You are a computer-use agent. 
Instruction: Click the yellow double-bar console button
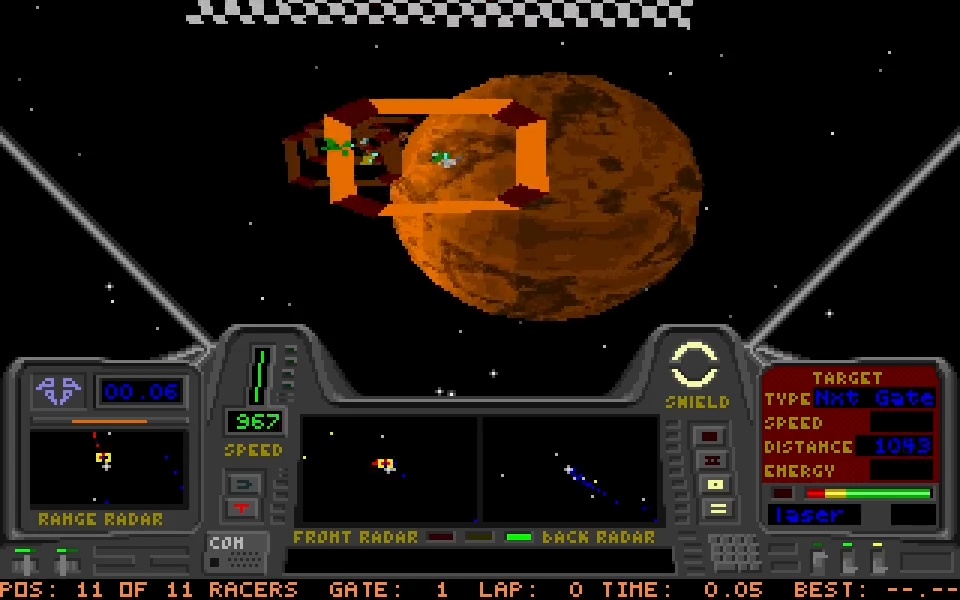[716, 508]
